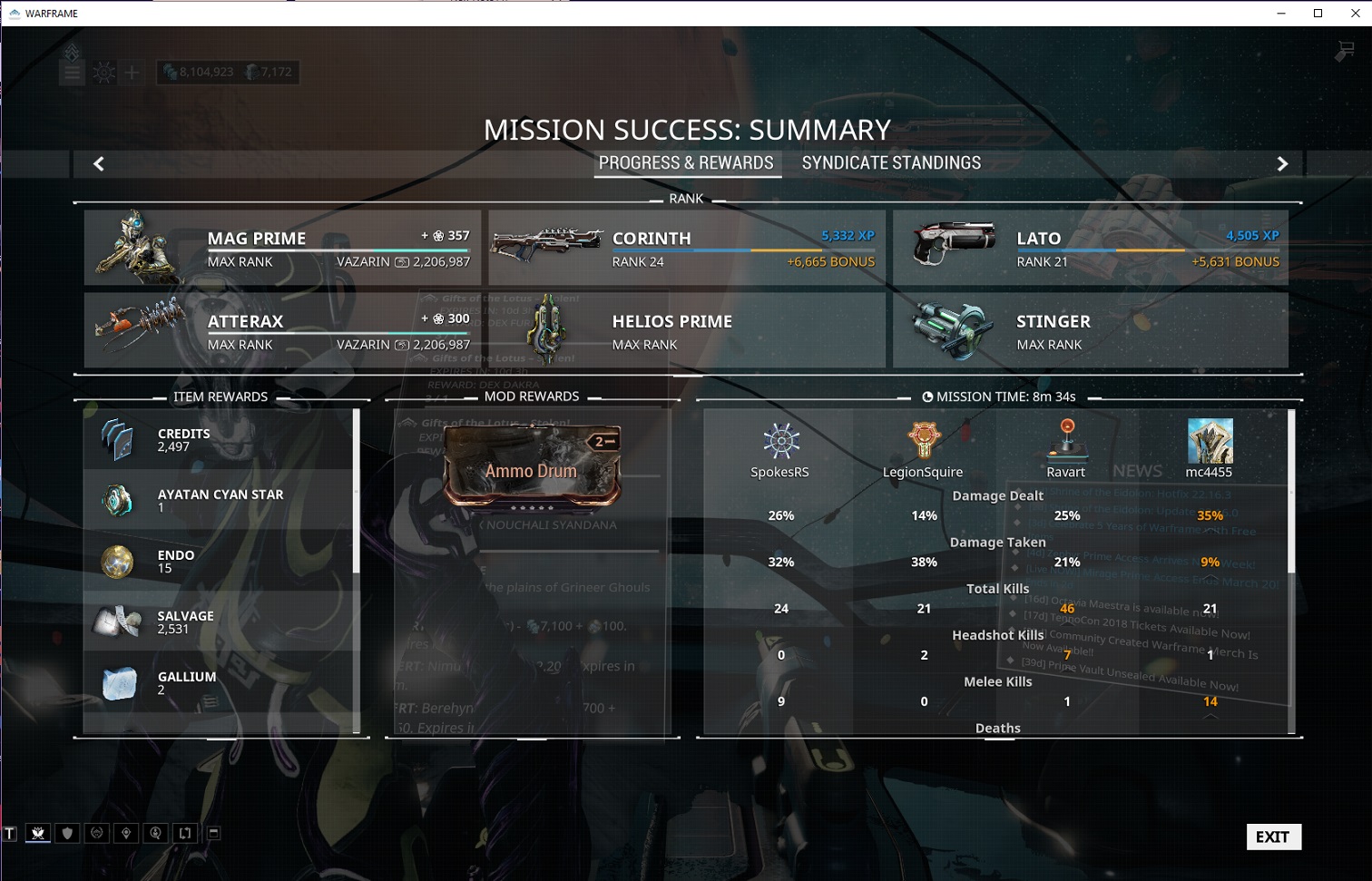Choose the Atterax melee rank entry
This screenshot has width=1372, height=881.
282,330
